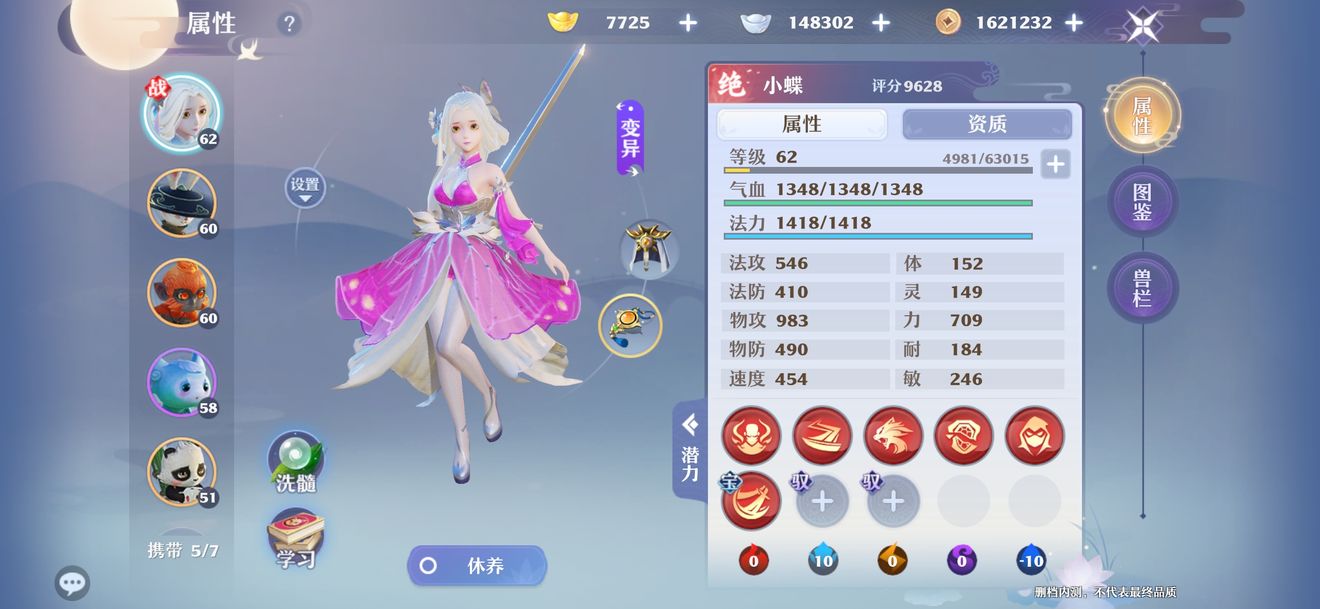The width and height of the screenshot is (1320, 609).
Task: Choose the level 58 blue creature pet
Action: pyautogui.click(x=181, y=382)
